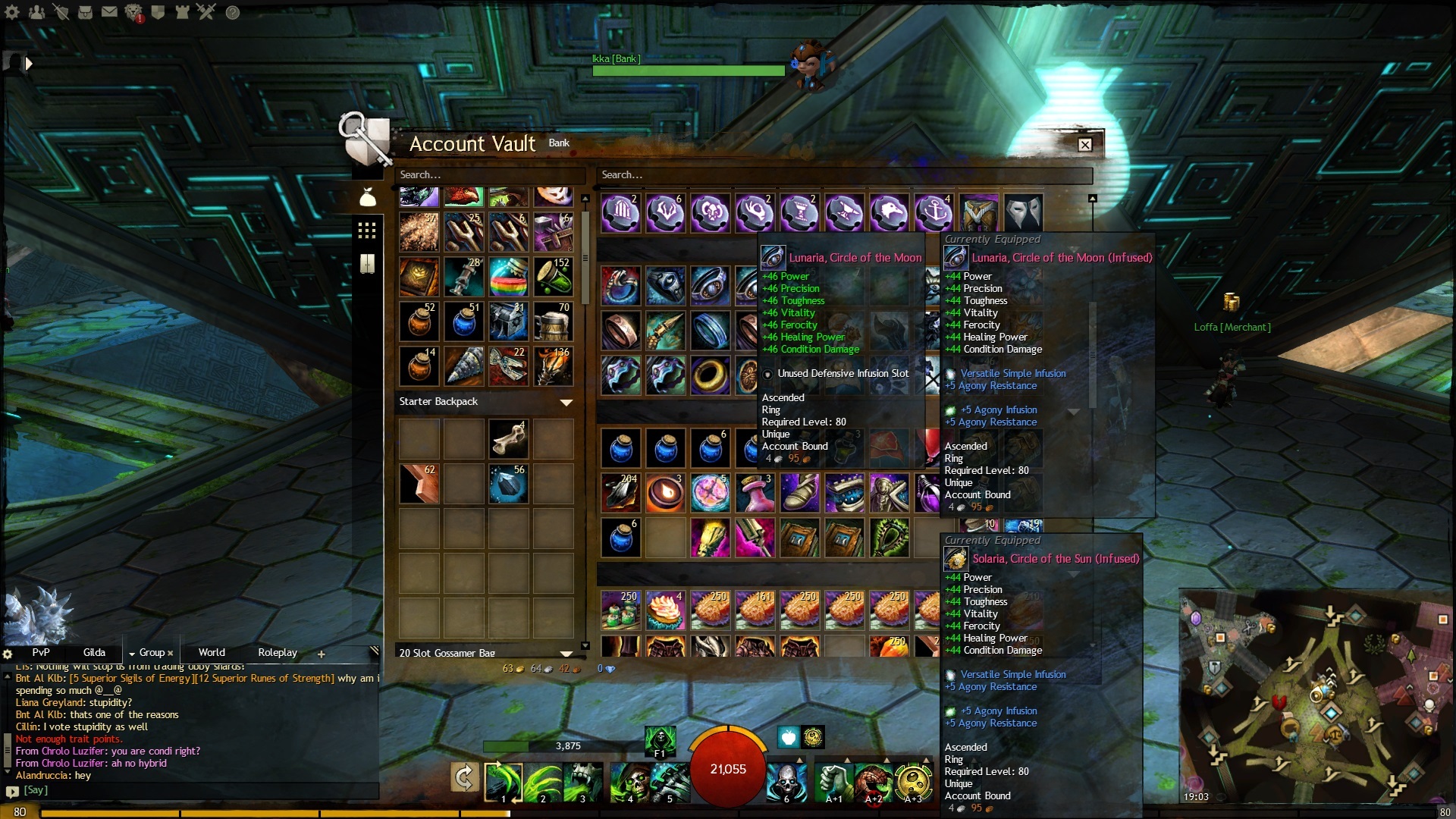Viewport: 1456px width, 819px height.
Task: Select the beer mug stack of 70
Action: click(553, 322)
